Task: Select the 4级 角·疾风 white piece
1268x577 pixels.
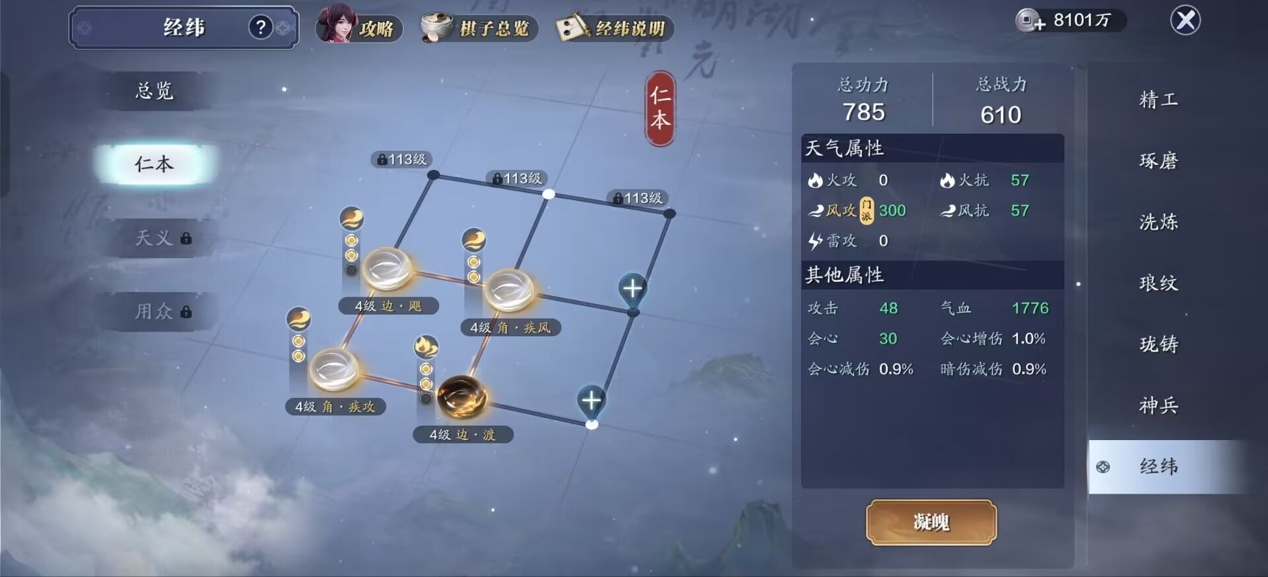Action: 510,290
